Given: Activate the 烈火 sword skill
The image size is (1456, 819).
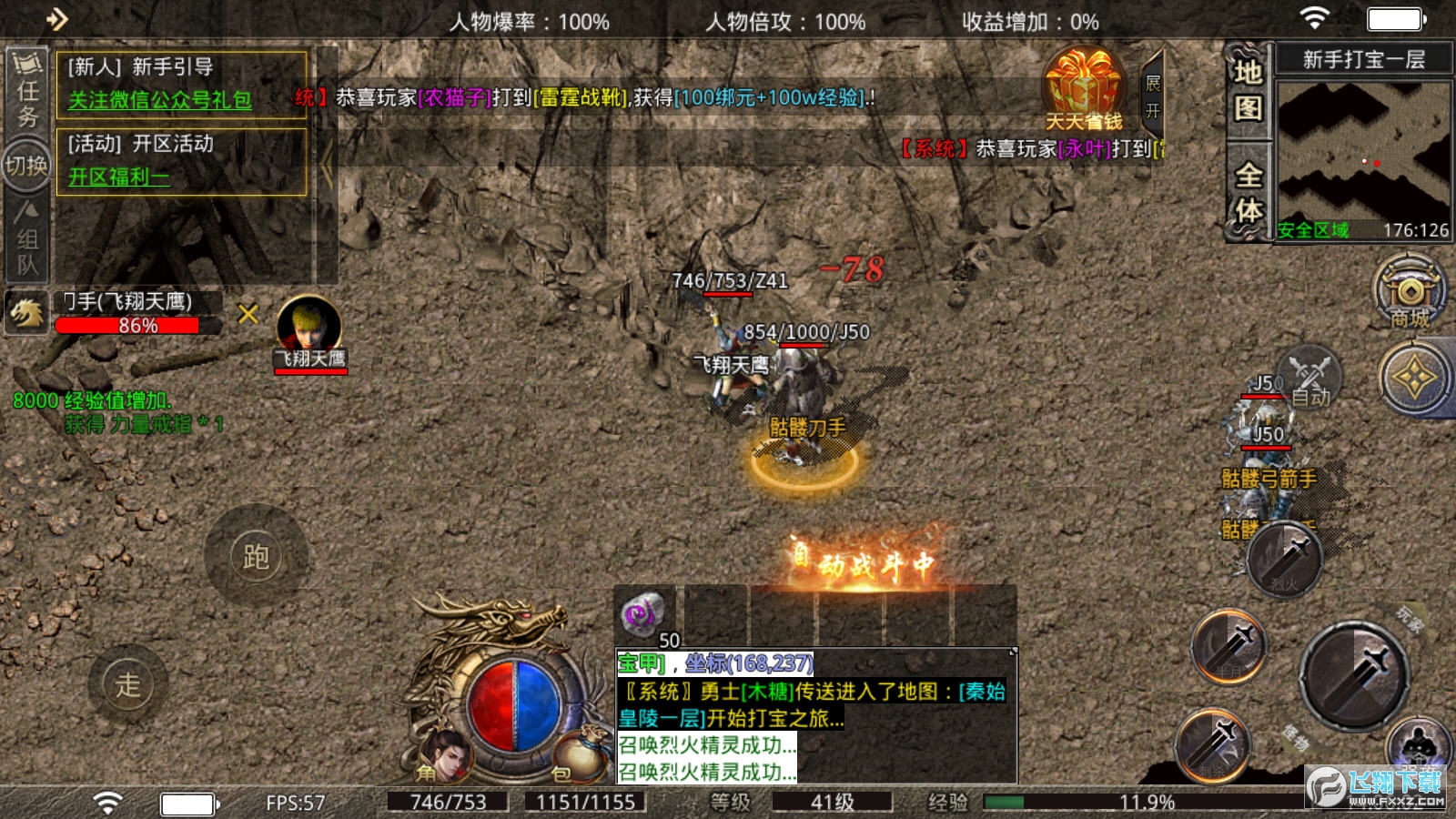Looking at the screenshot, I should pos(1285,560).
